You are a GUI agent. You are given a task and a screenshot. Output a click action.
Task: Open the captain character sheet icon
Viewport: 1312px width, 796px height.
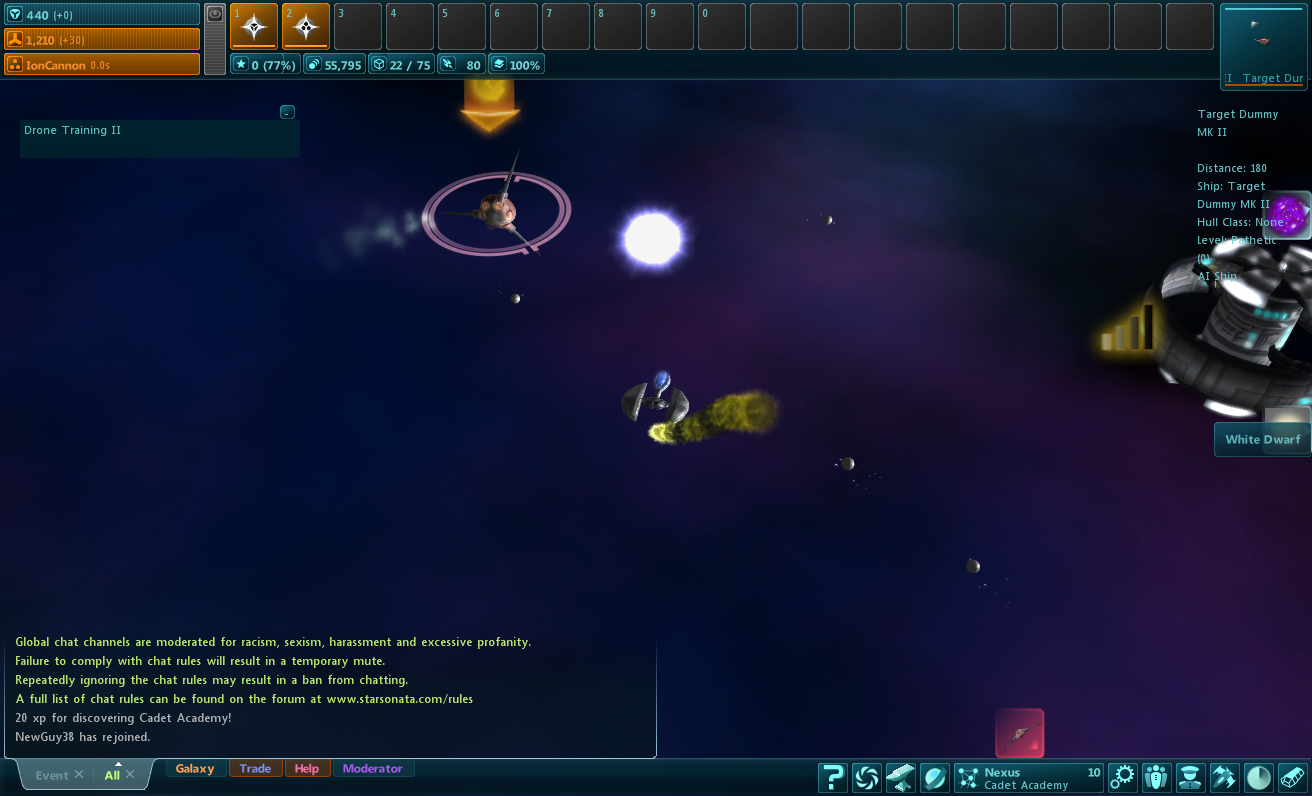click(1189, 777)
